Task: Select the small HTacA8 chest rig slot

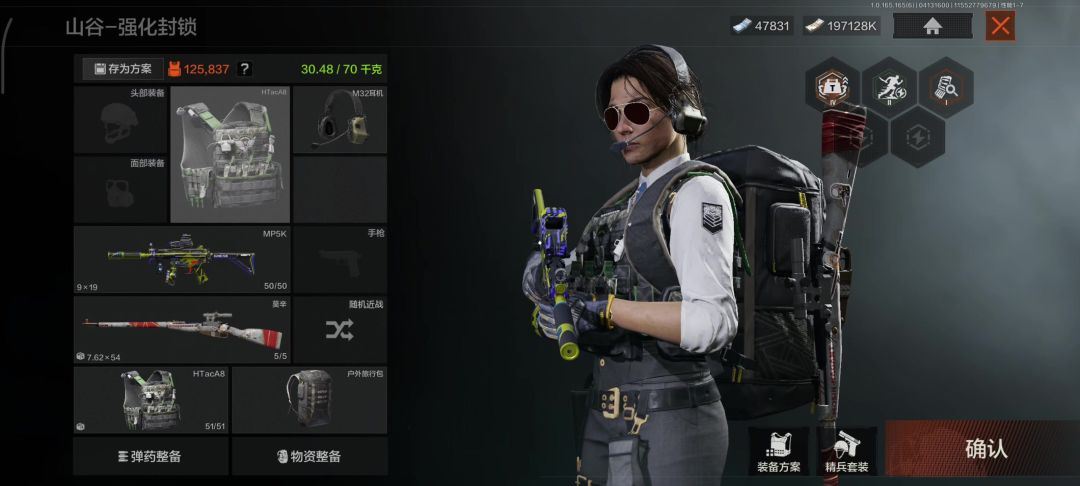Action: click(151, 399)
